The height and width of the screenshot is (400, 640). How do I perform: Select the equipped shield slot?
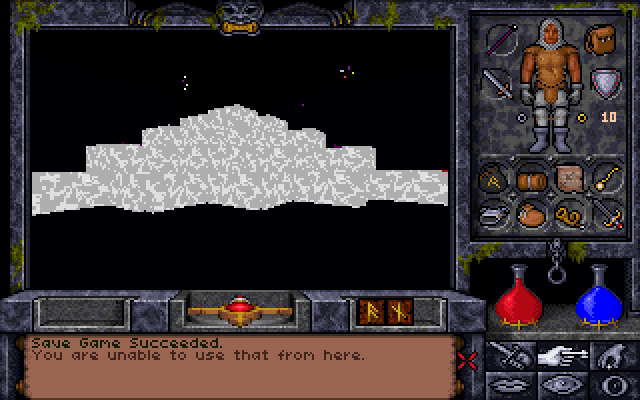click(604, 83)
